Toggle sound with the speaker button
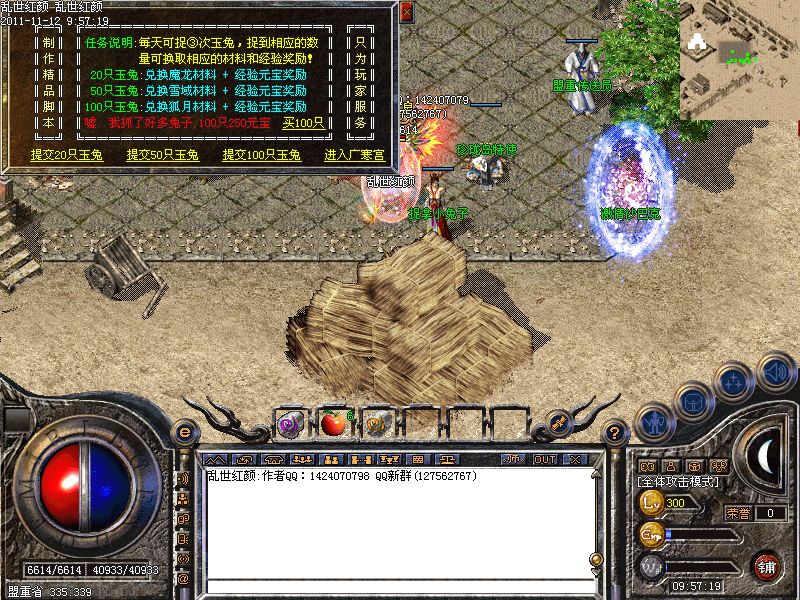This screenshot has width=800, height=600. coord(774,371)
